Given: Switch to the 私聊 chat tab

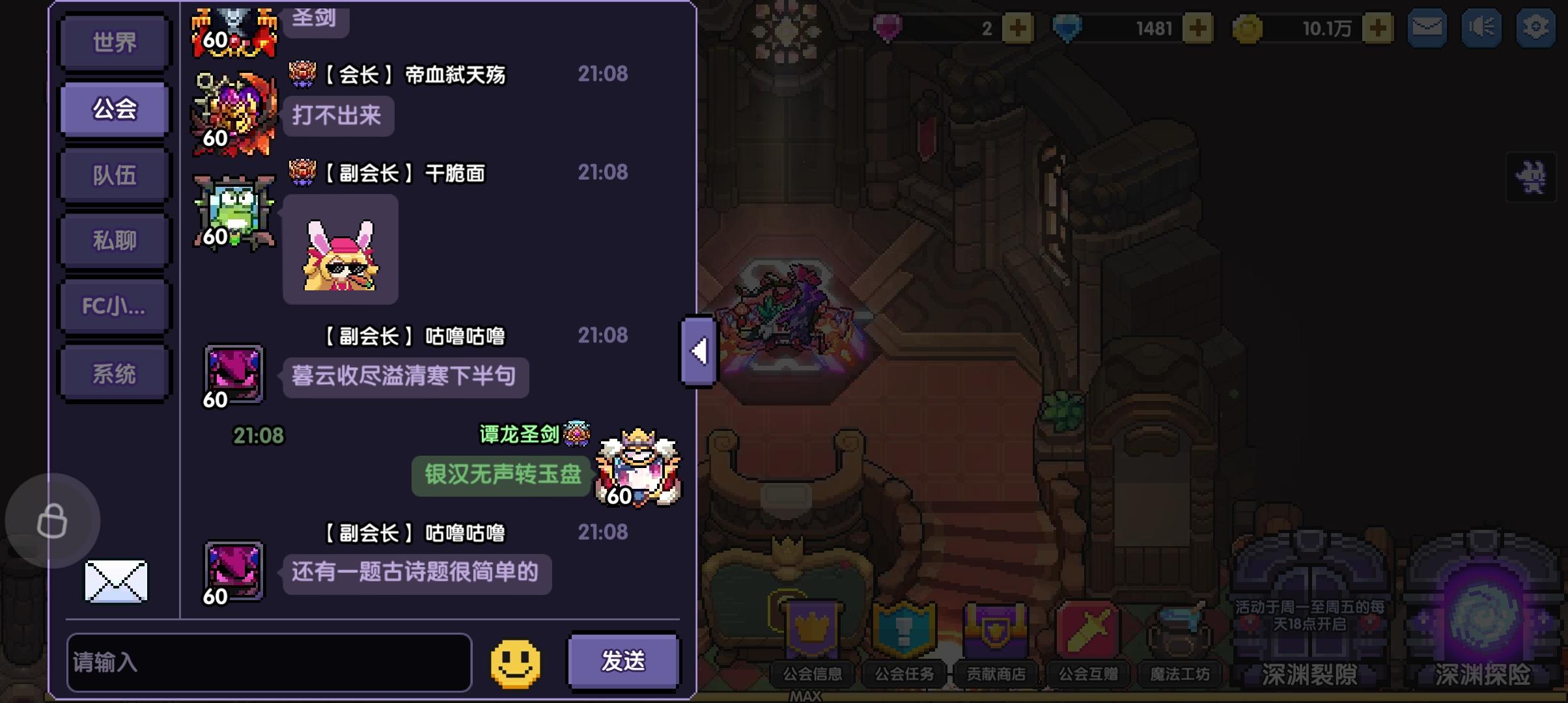Looking at the screenshot, I should coord(114,240).
